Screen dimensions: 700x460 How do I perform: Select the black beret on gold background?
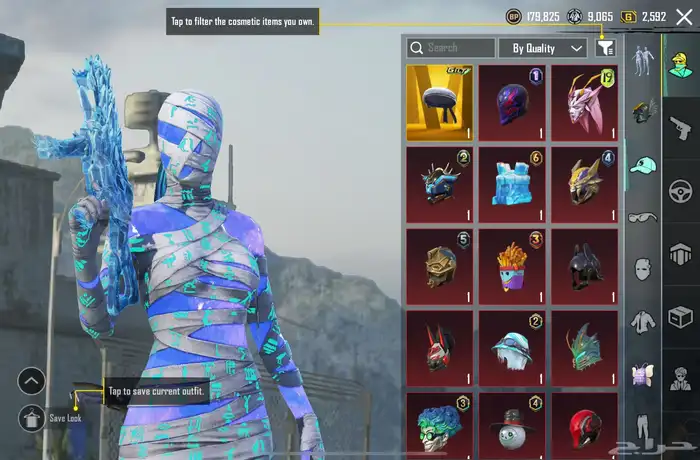[439, 103]
